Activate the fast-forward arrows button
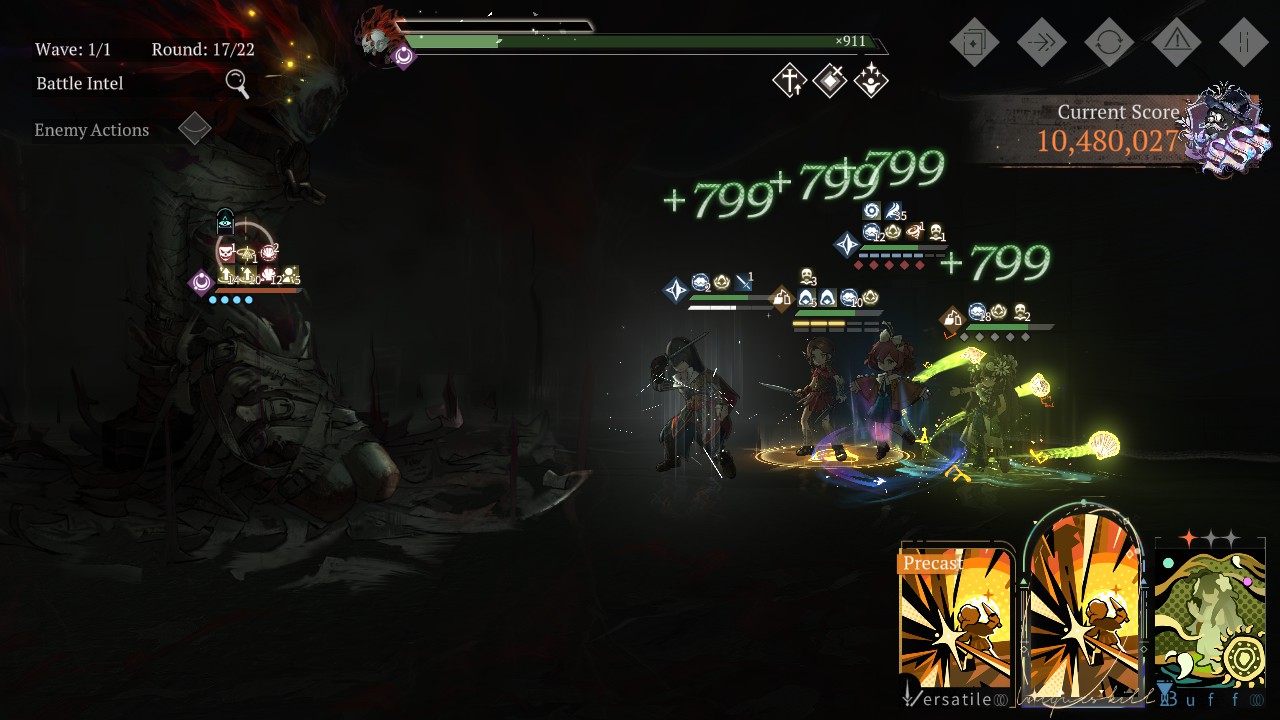This screenshot has width=1280, height=720. 1042,42
